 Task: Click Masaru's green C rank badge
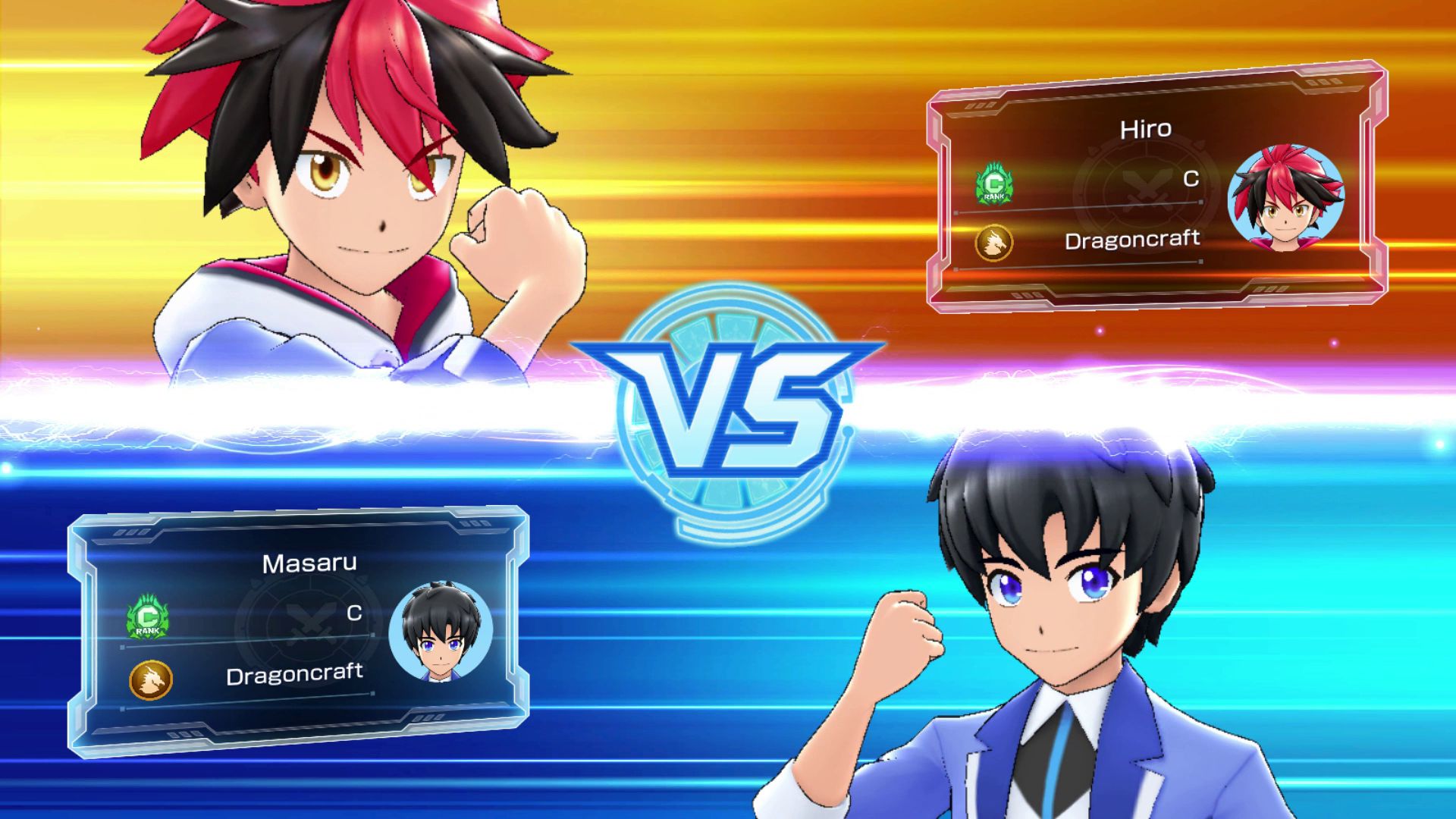[x=148, y=617]
